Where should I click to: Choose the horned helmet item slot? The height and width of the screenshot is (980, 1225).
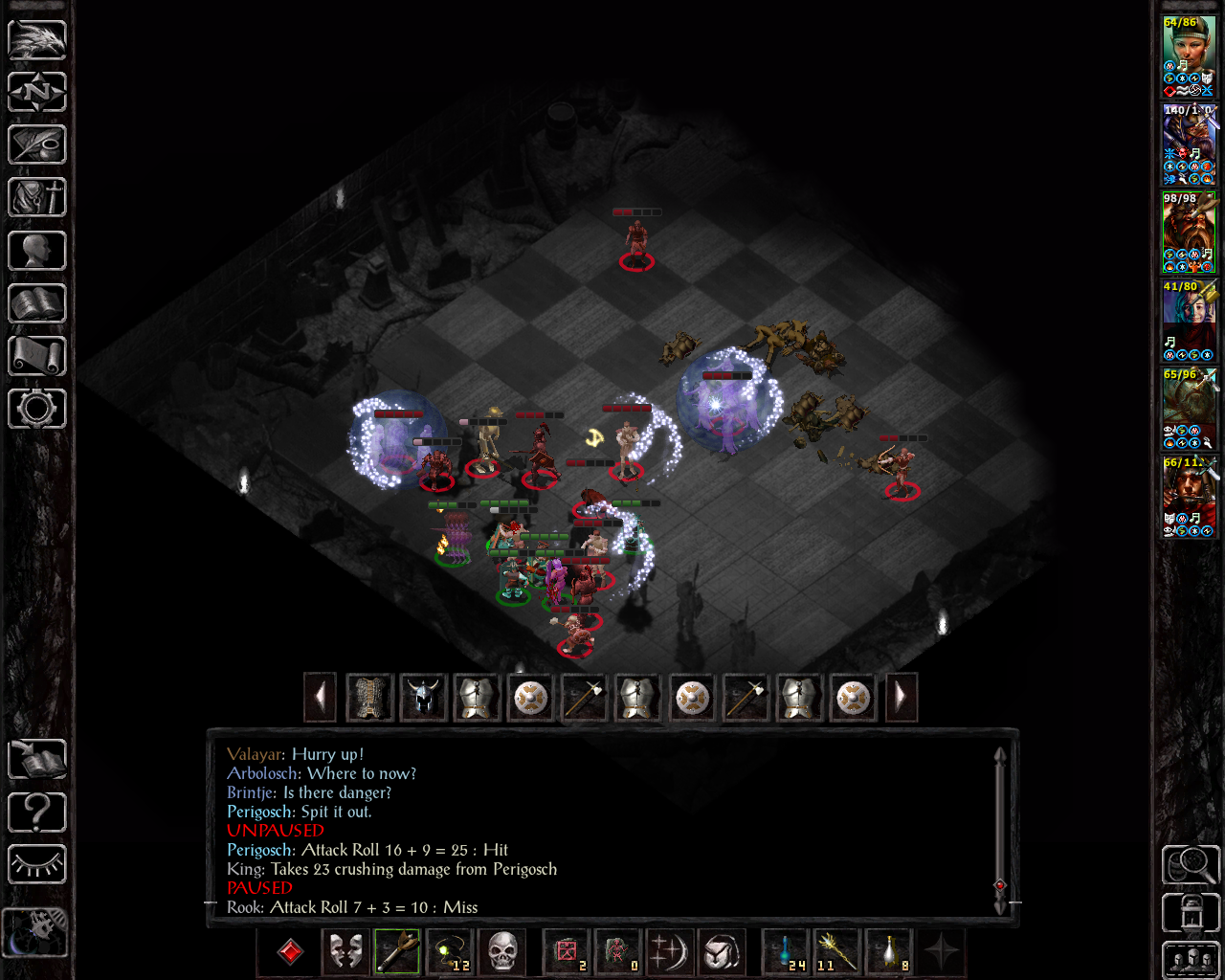click(423, 698)
